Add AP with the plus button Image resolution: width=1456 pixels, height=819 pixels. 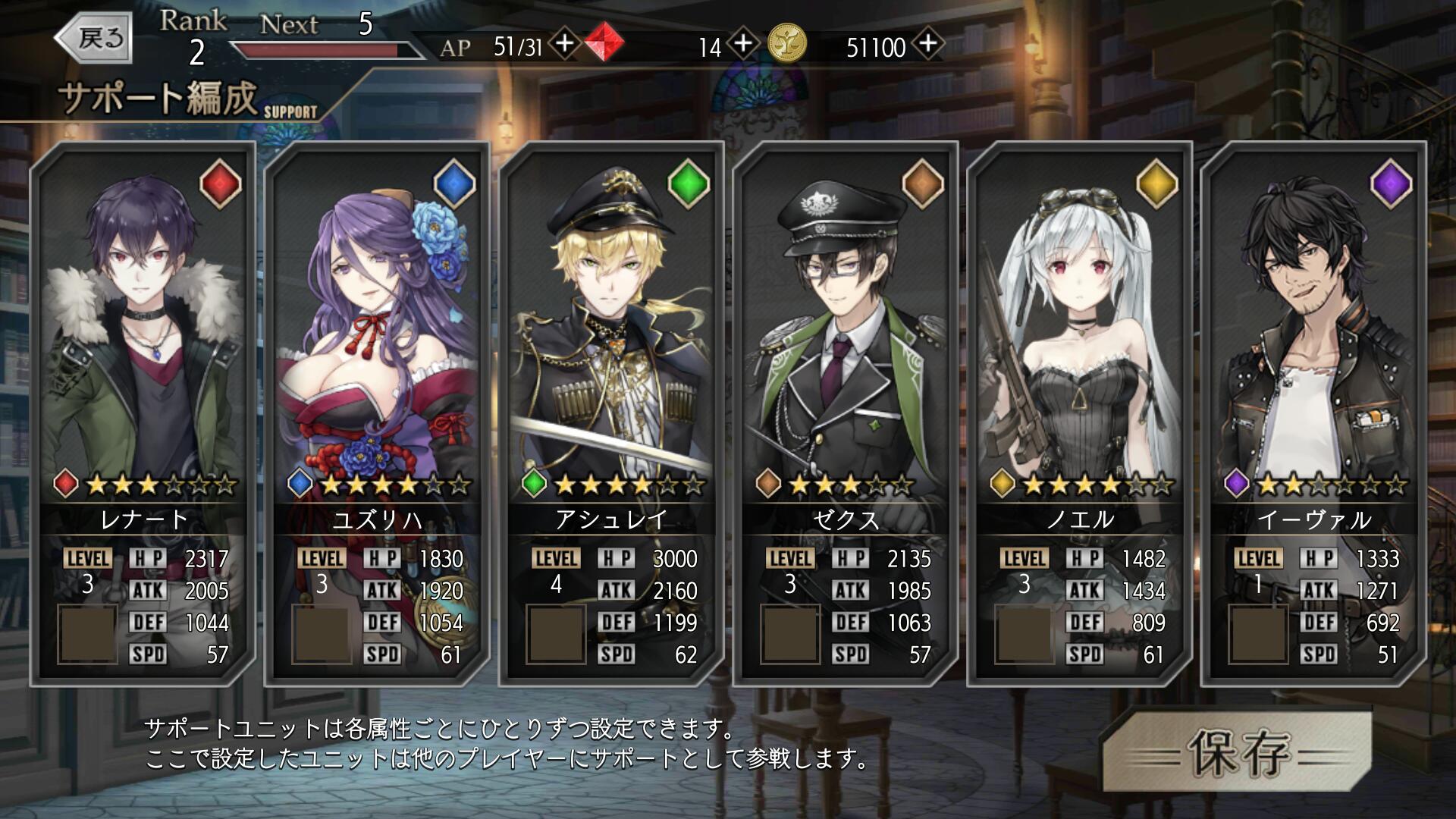[x=564, y=44]
